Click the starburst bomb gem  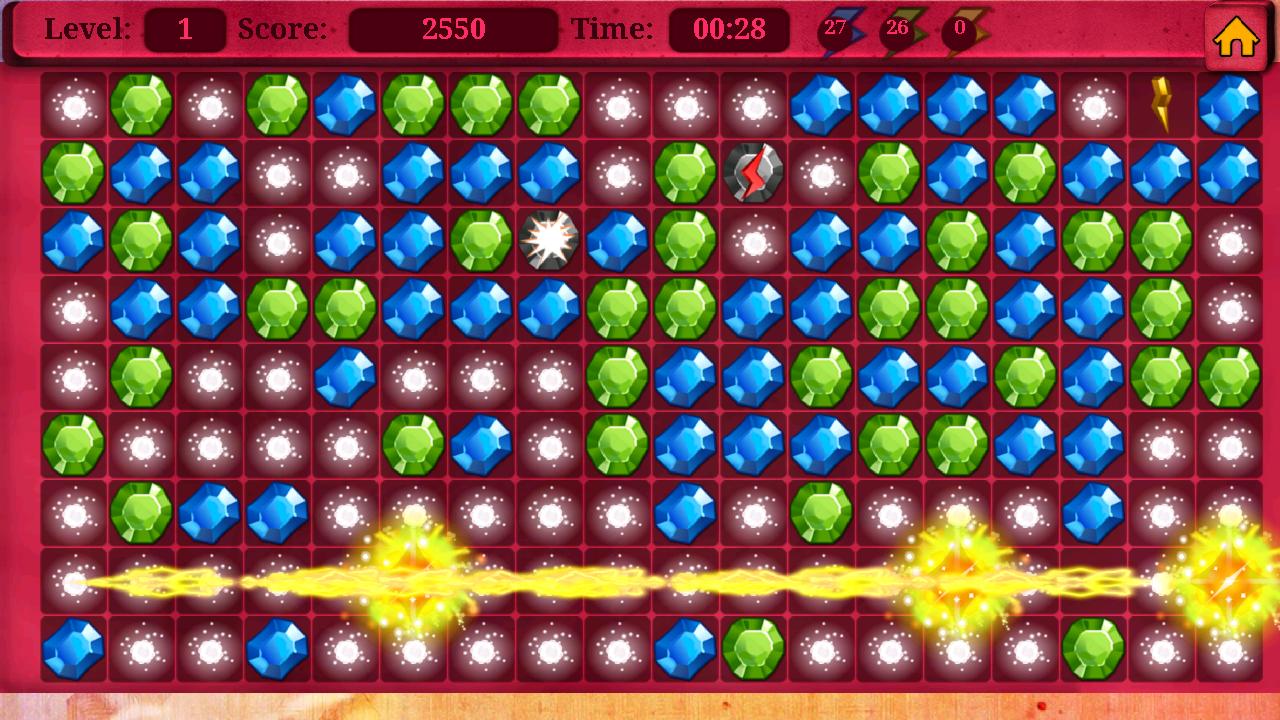(x=549, y=238)
